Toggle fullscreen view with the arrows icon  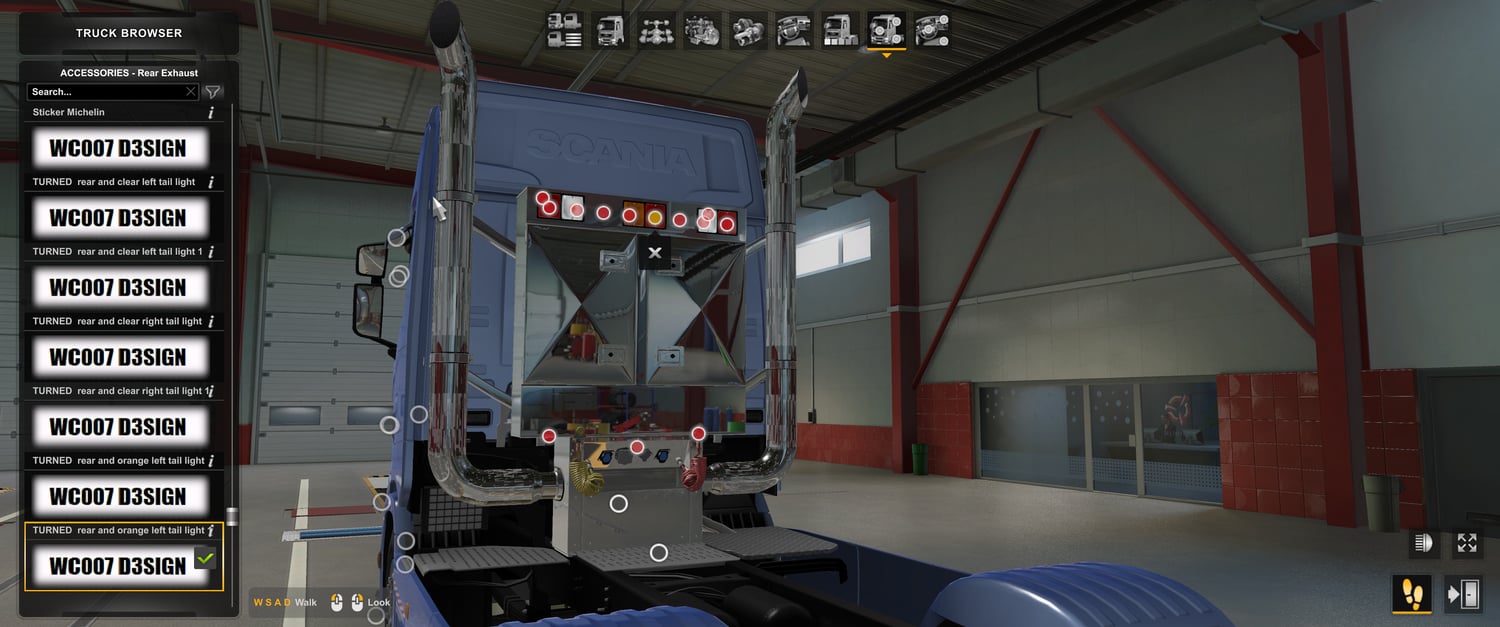click(x=1467, y=543)
